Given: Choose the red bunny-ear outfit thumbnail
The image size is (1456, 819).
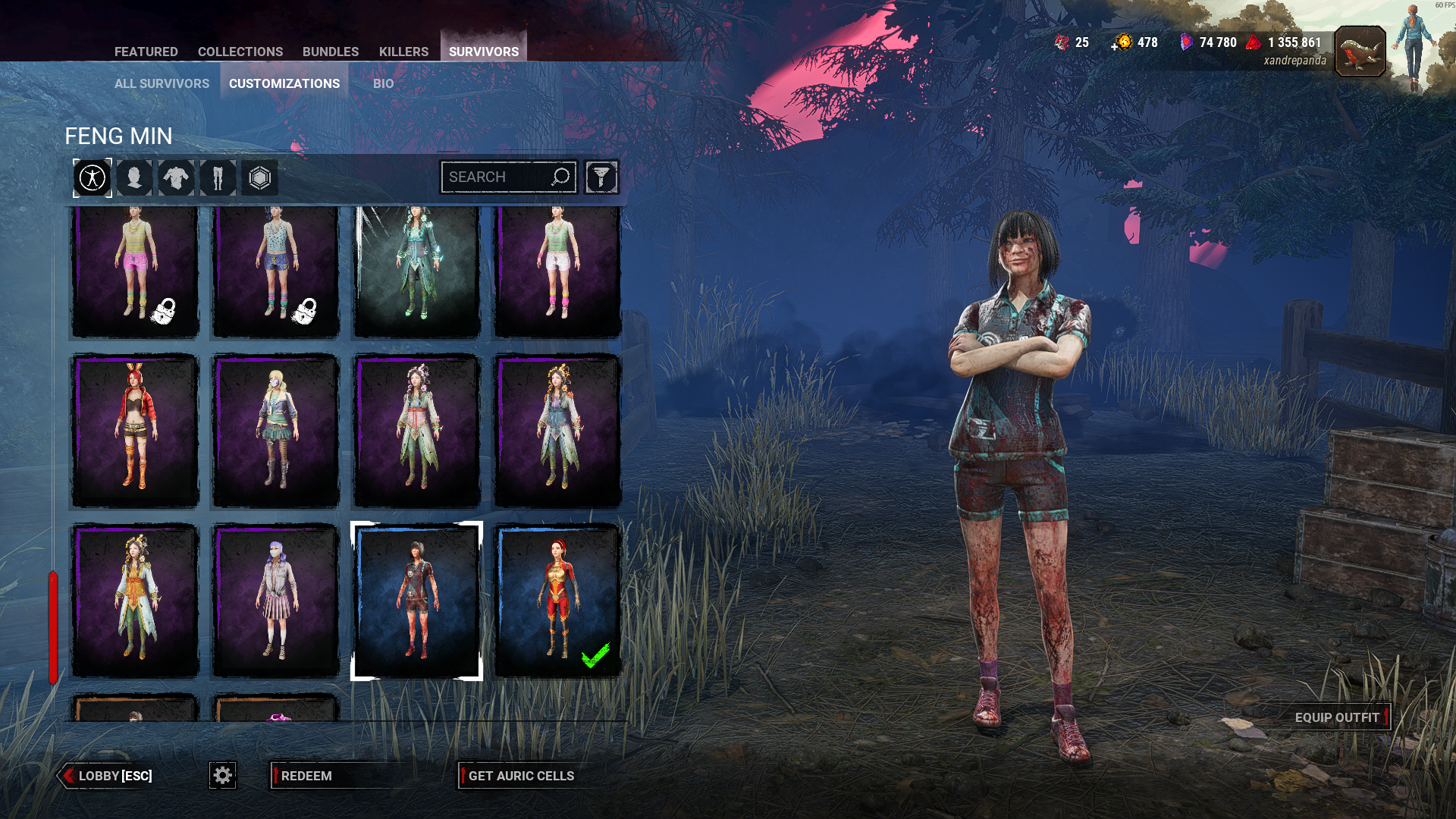Looking at the screenshot, I should 135,431.
